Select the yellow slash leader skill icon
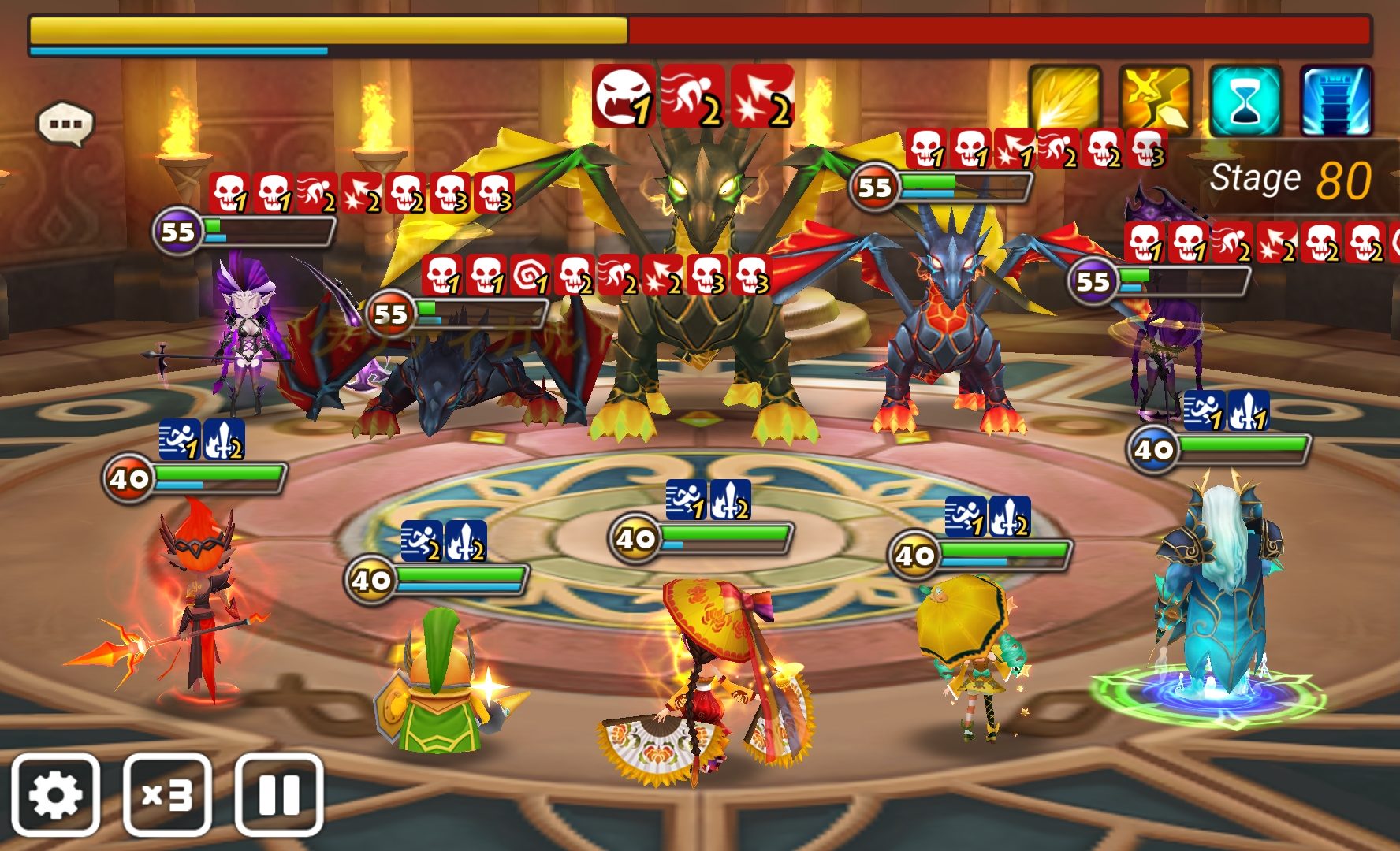Screen dimensions: 1400x851 (x=1065, y=101)
